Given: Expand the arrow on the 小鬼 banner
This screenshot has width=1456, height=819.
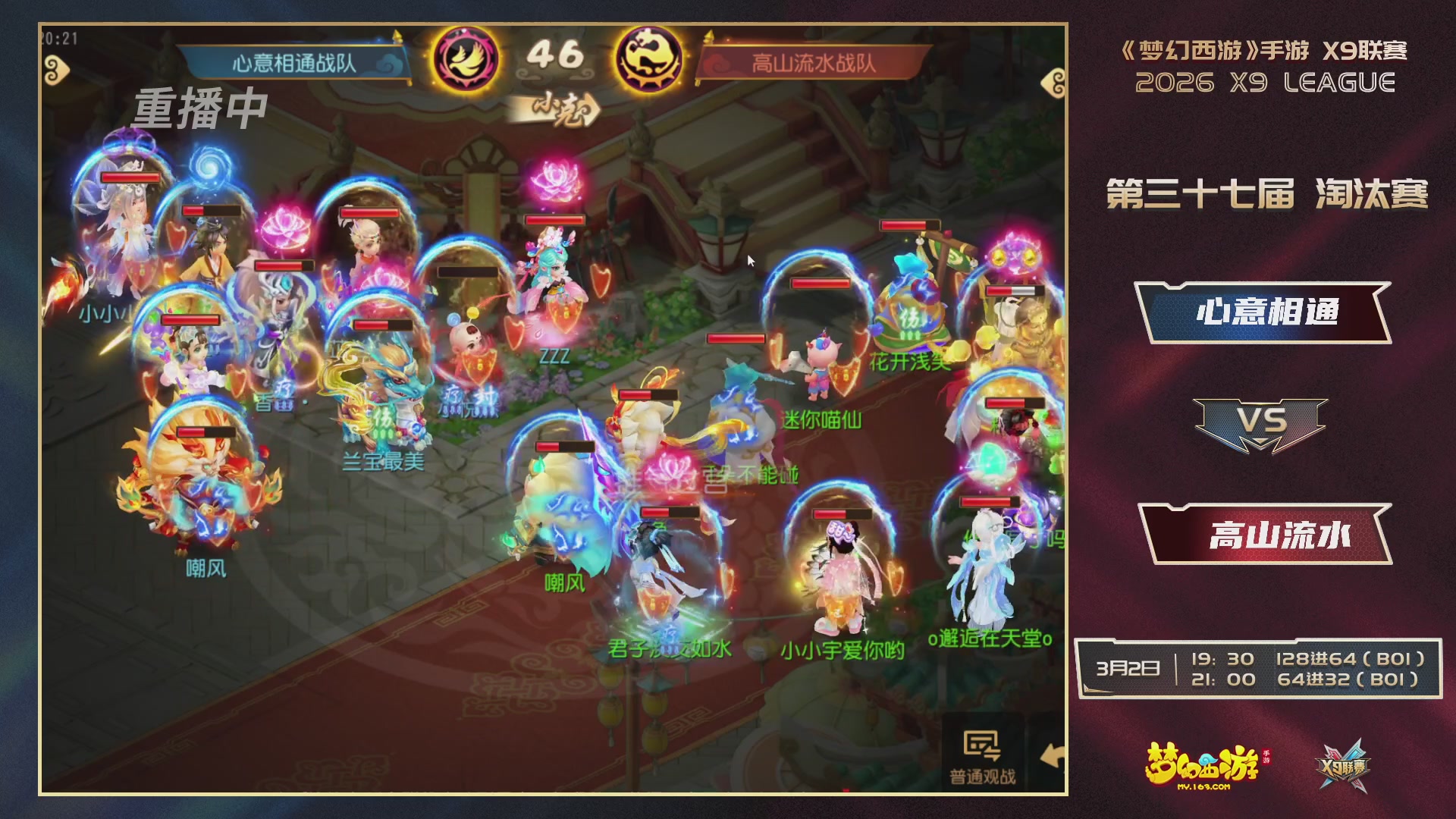Looking at the screenshot, I should [595, 107].
